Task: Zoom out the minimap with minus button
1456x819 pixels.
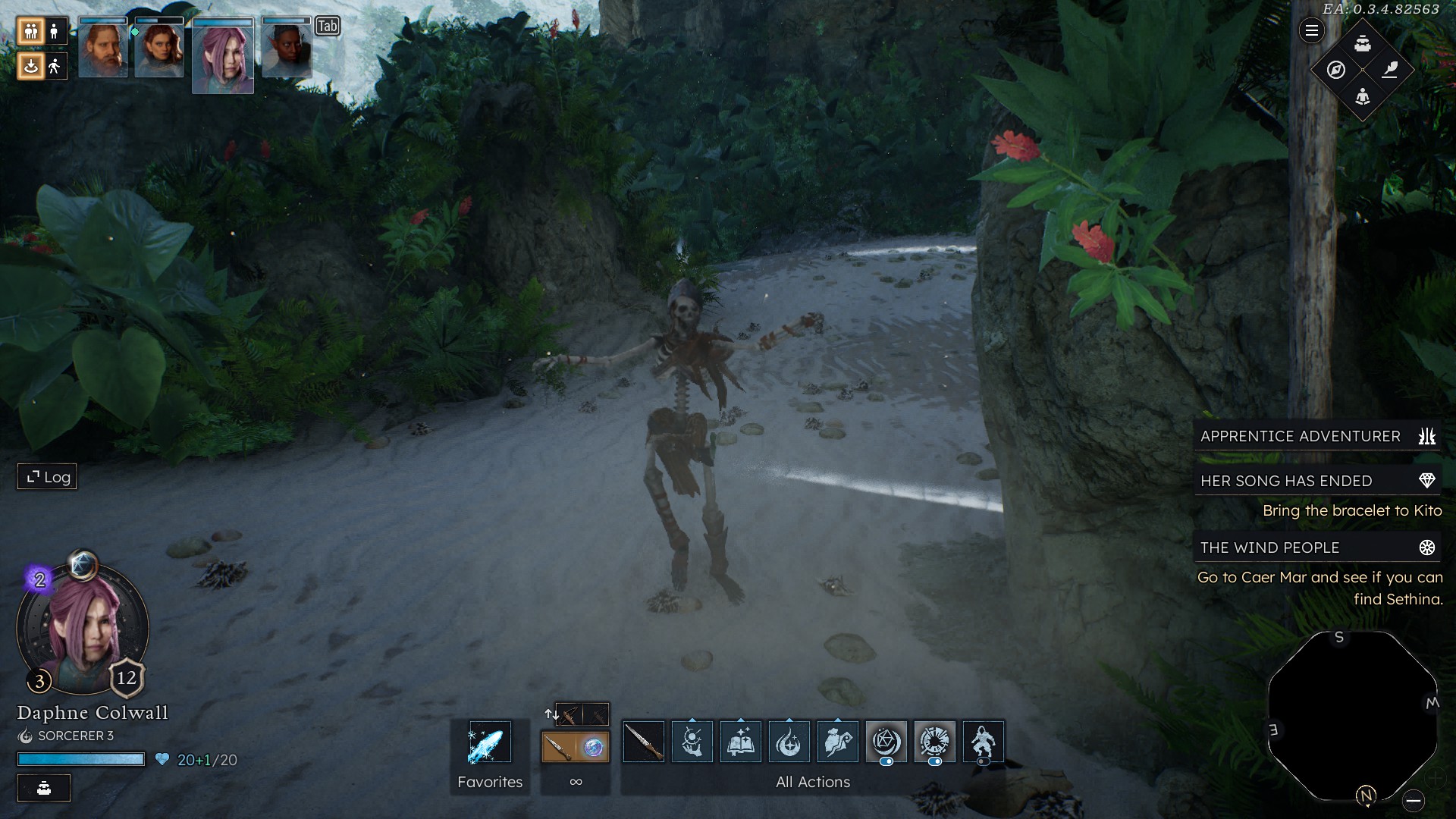Action: point(1413,800)
